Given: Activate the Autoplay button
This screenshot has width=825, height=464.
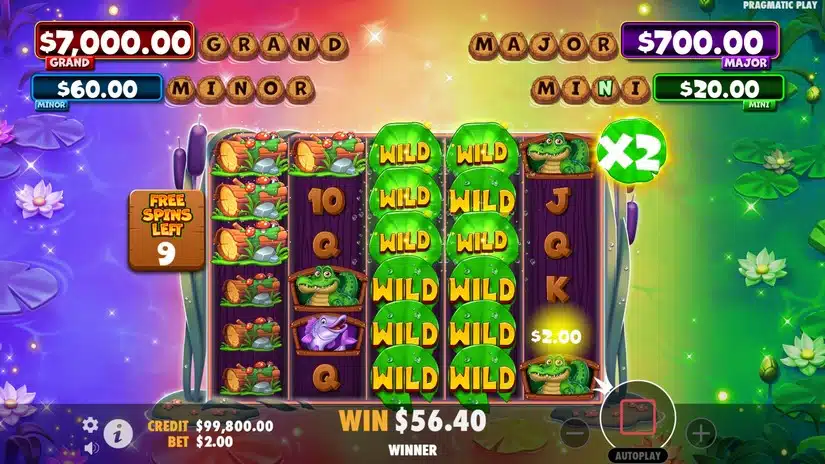Looking at the screenshot, I should (637, 453).
